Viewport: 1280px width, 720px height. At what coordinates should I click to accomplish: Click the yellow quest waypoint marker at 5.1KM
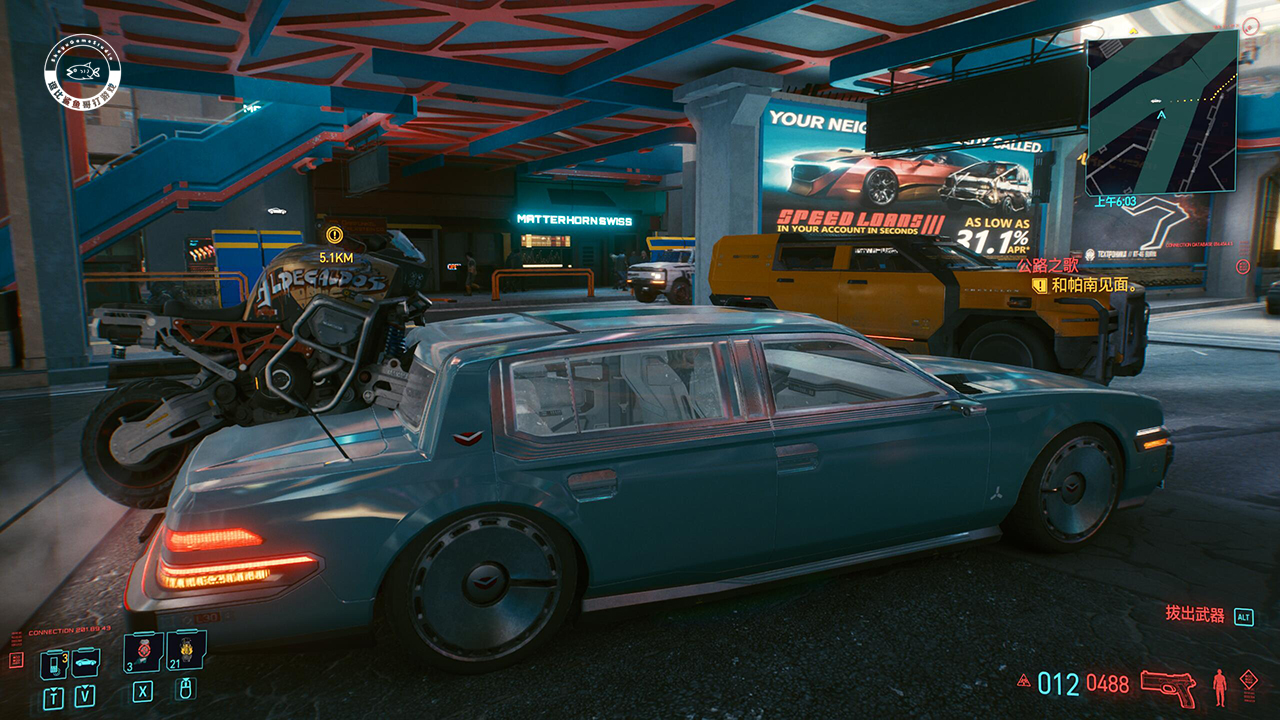click(334, 236)
